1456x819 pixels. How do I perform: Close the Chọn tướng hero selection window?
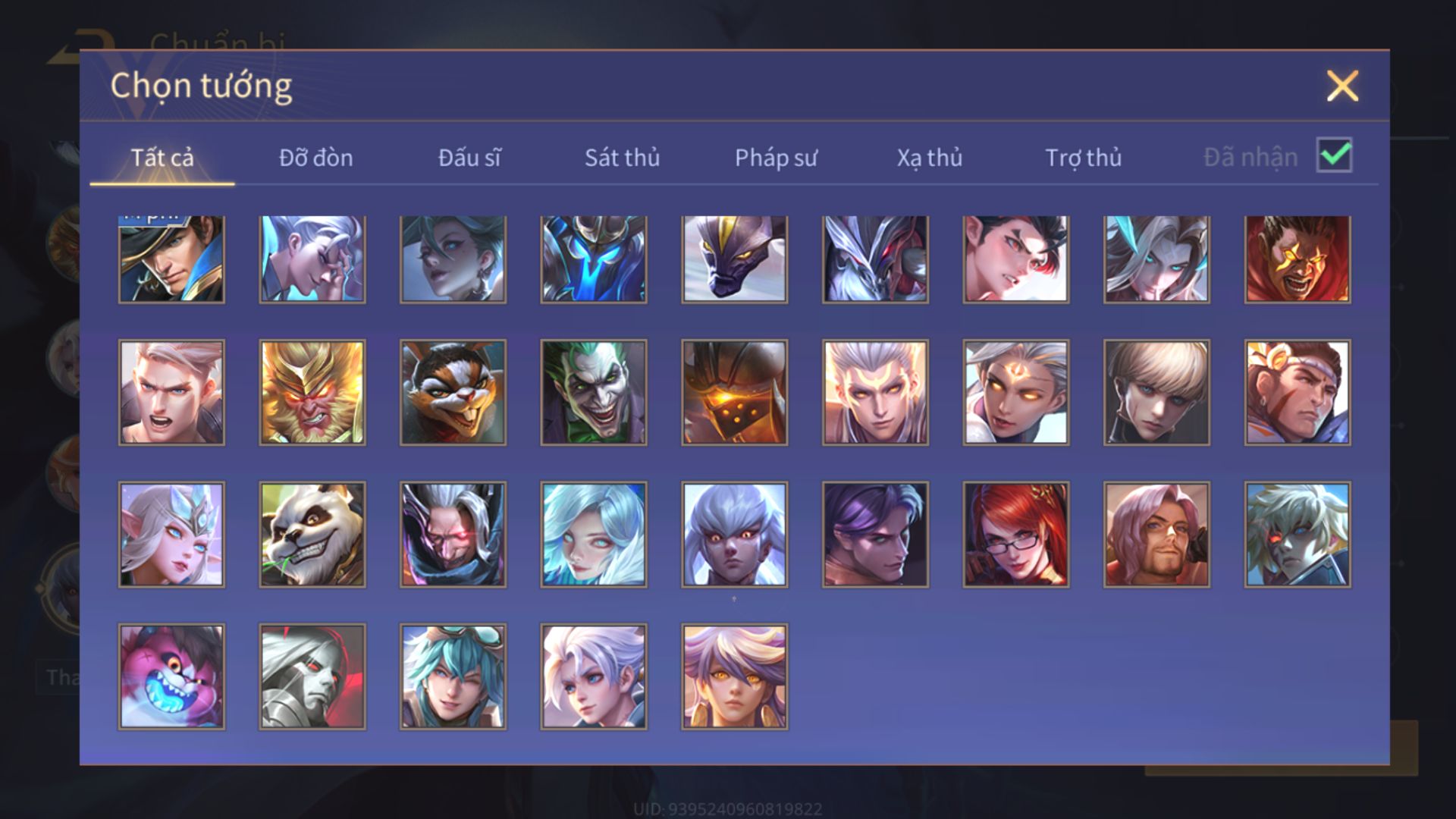pyautogui.click(x=1342, y=86)
